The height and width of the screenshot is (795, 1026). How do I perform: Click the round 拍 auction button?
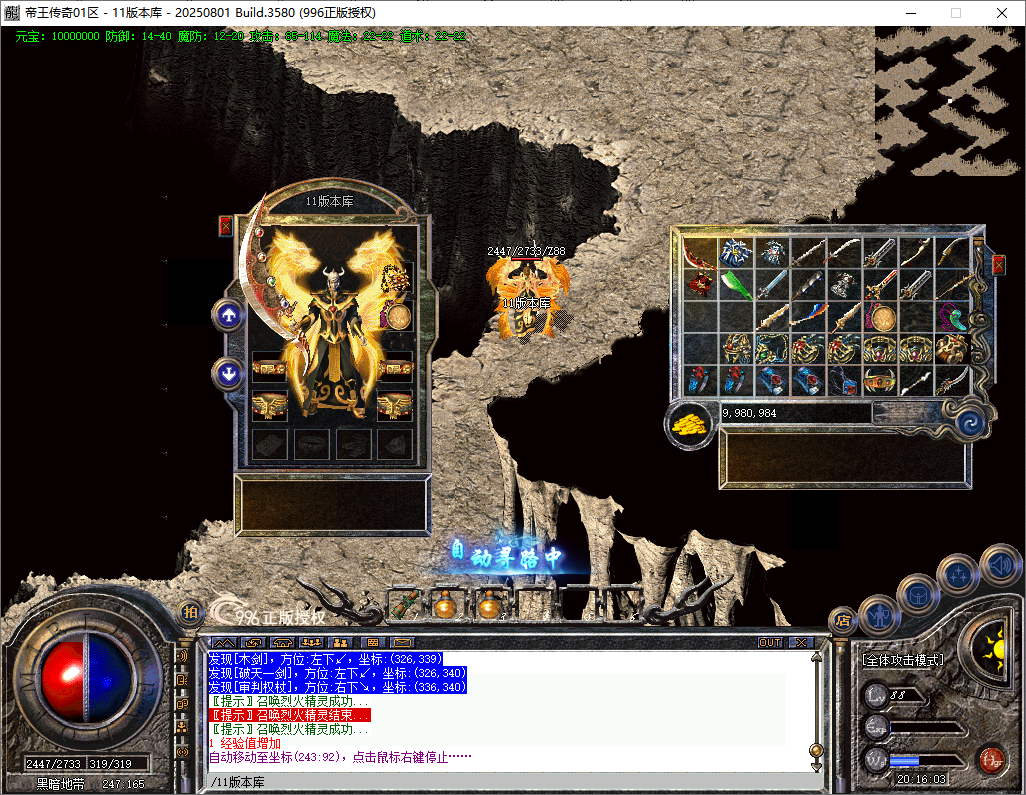click(x=190, y=612)
